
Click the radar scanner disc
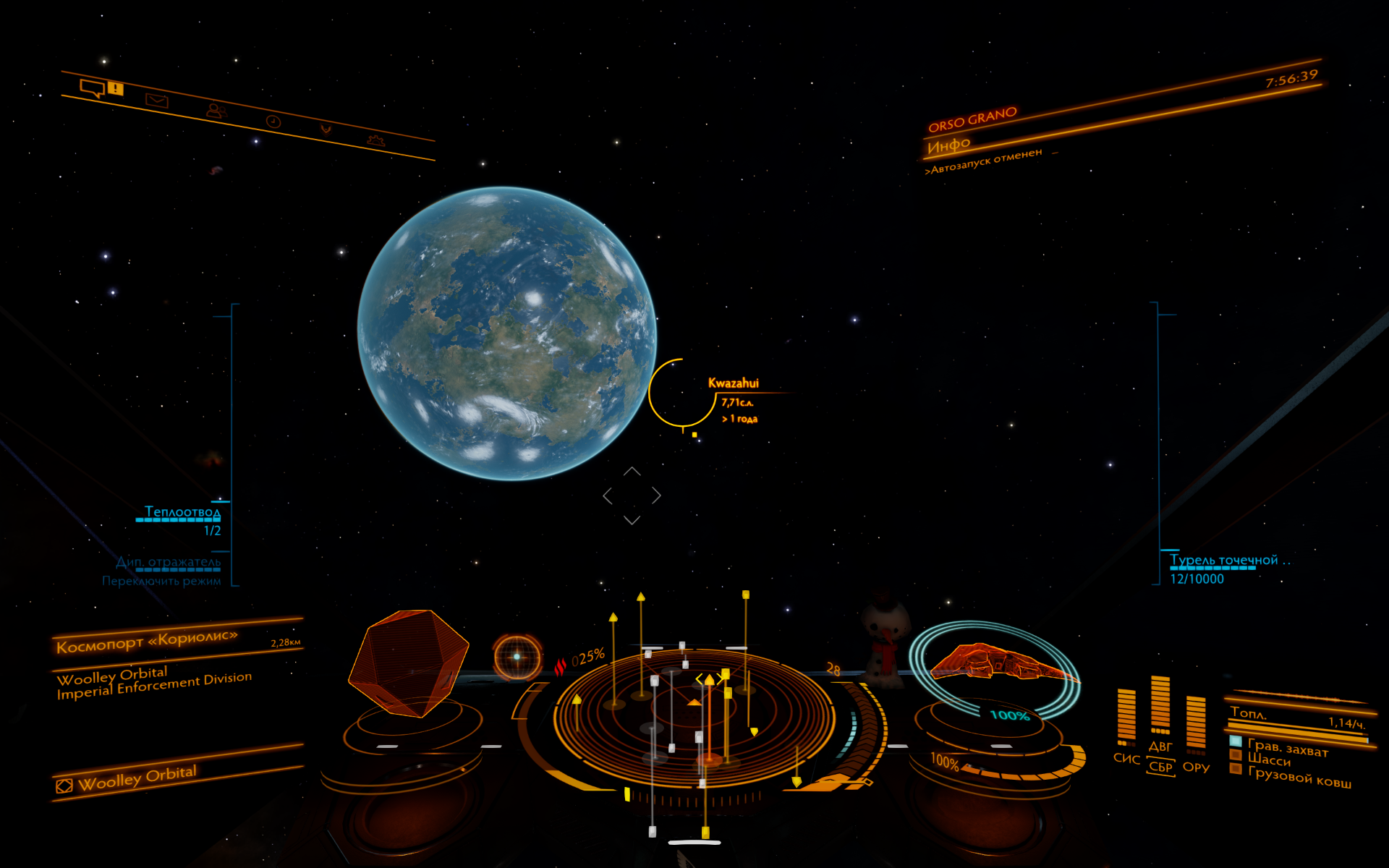[693, 716]
